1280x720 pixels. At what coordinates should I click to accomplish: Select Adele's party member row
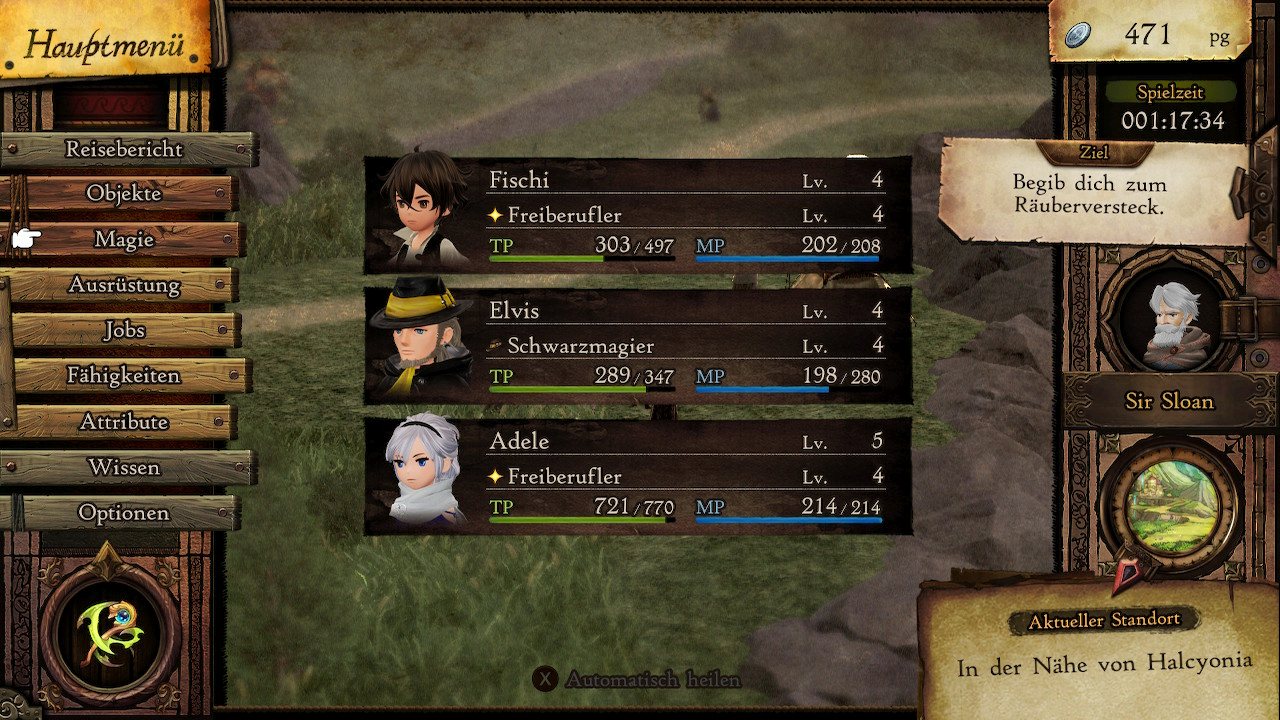638,475
